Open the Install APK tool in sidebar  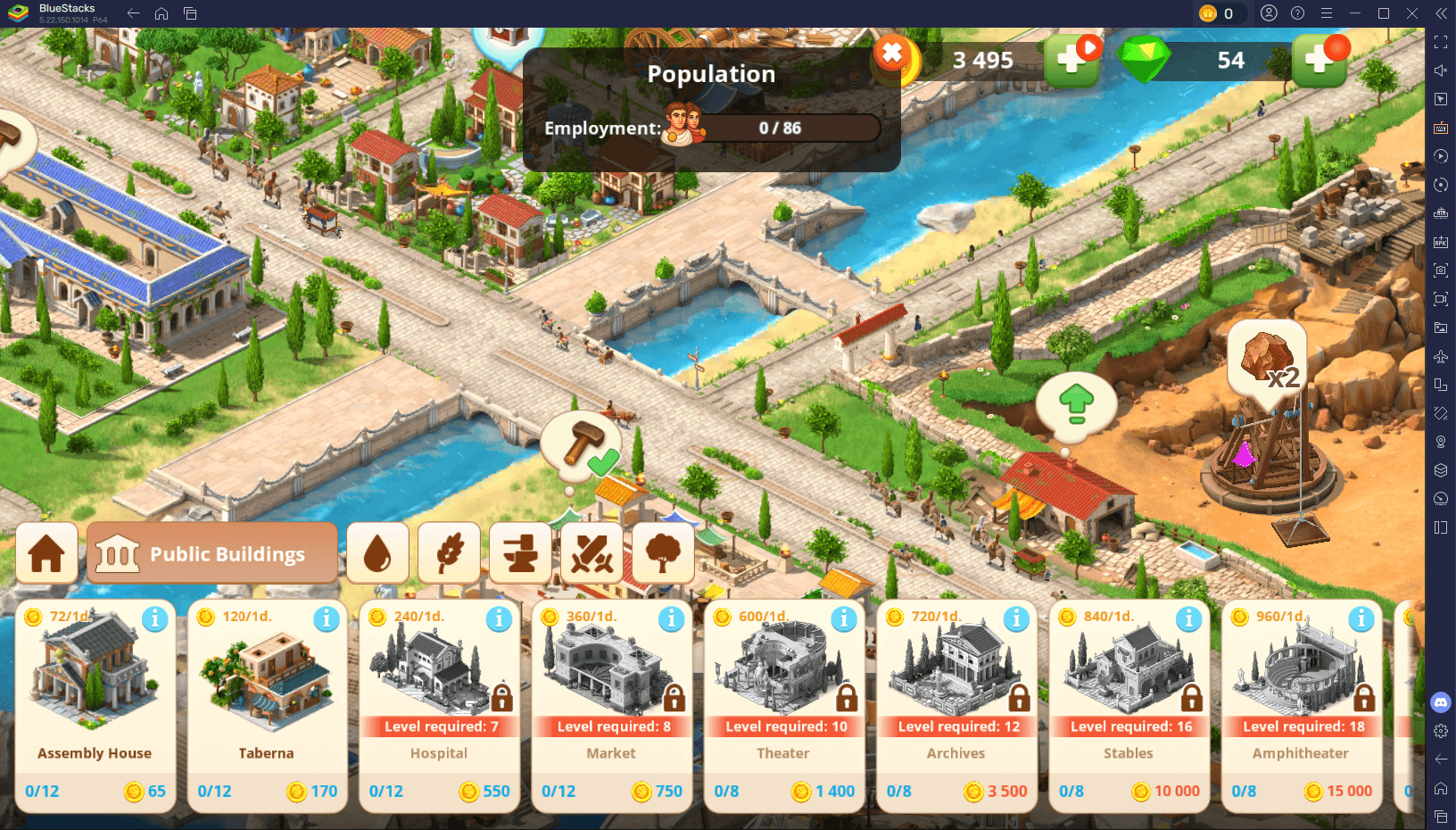tap(1440, 241)
